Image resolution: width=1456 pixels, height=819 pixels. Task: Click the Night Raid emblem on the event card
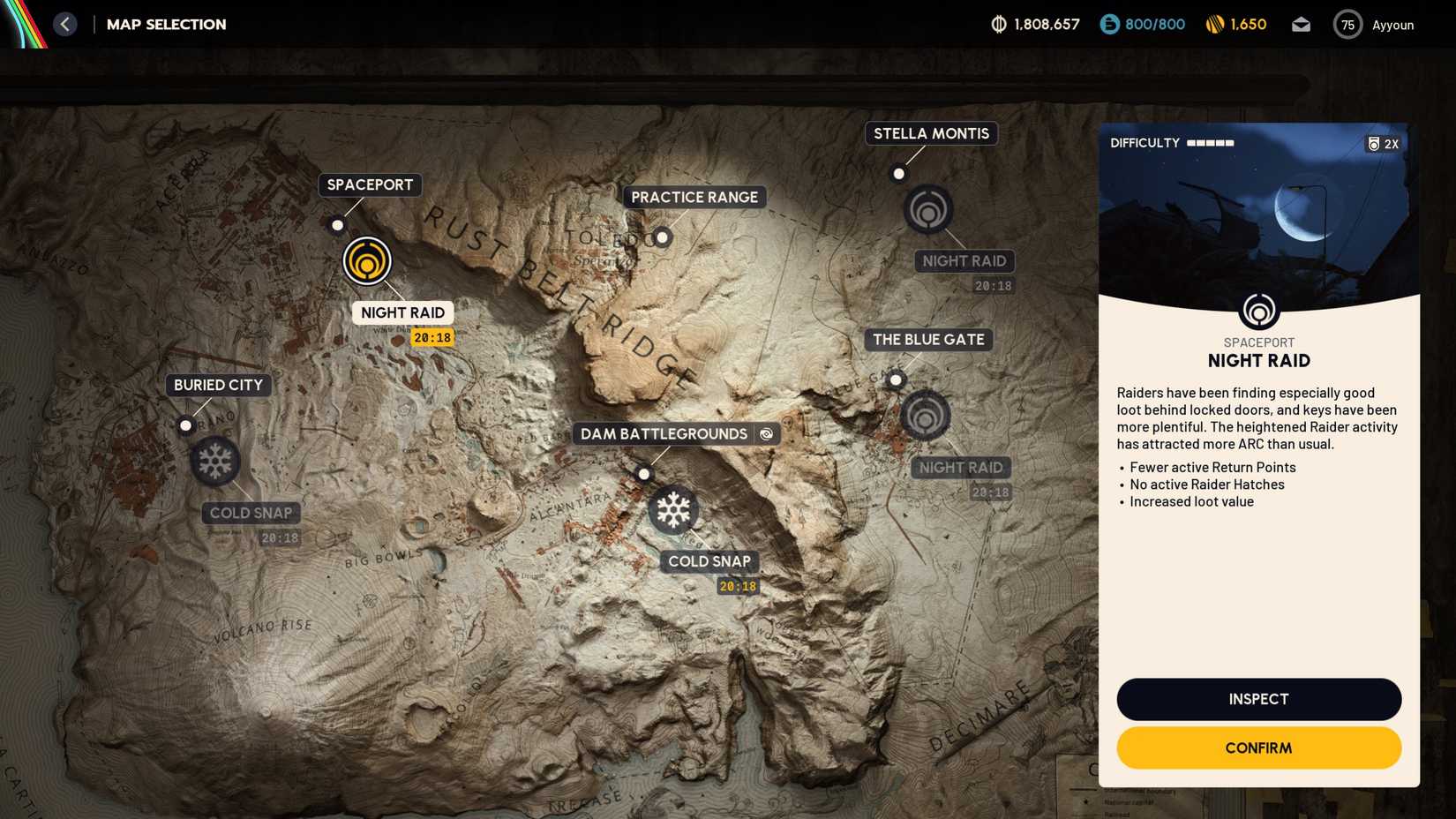tap(1258, 311)
